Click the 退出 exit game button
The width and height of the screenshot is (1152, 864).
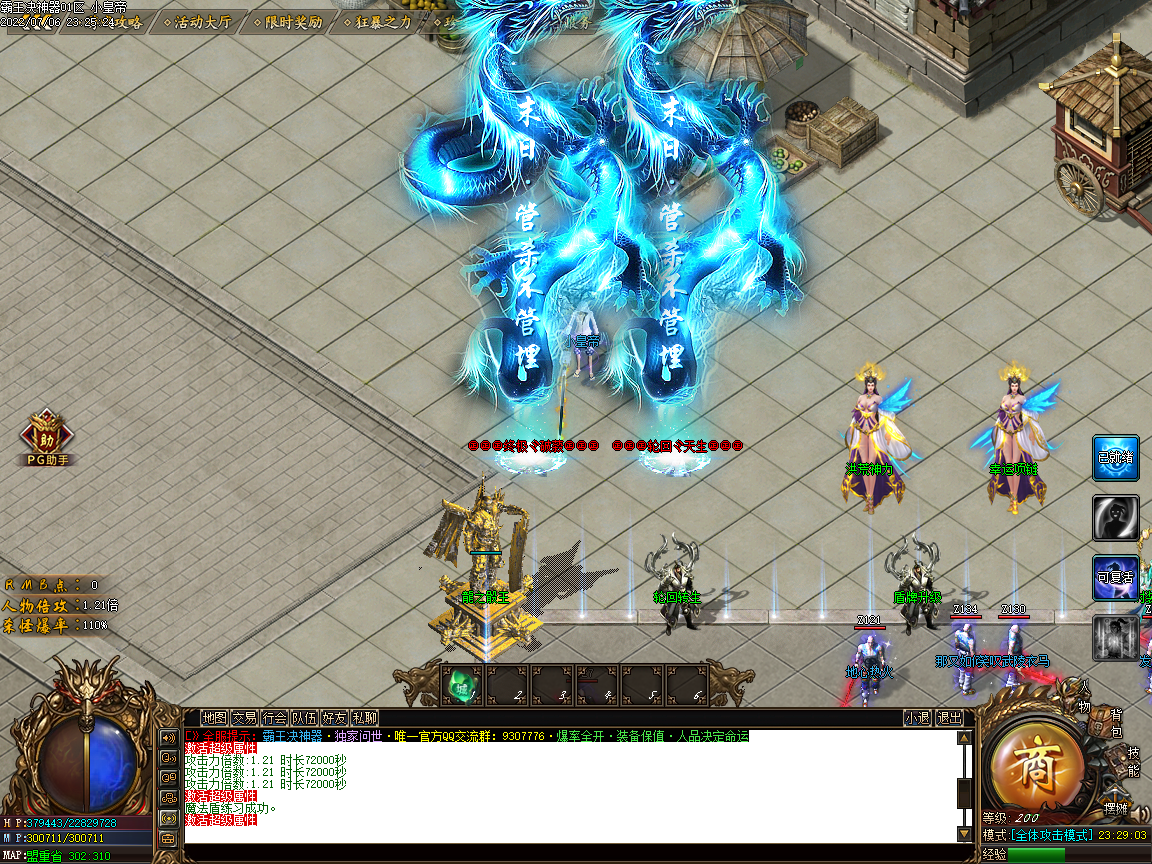949,718
